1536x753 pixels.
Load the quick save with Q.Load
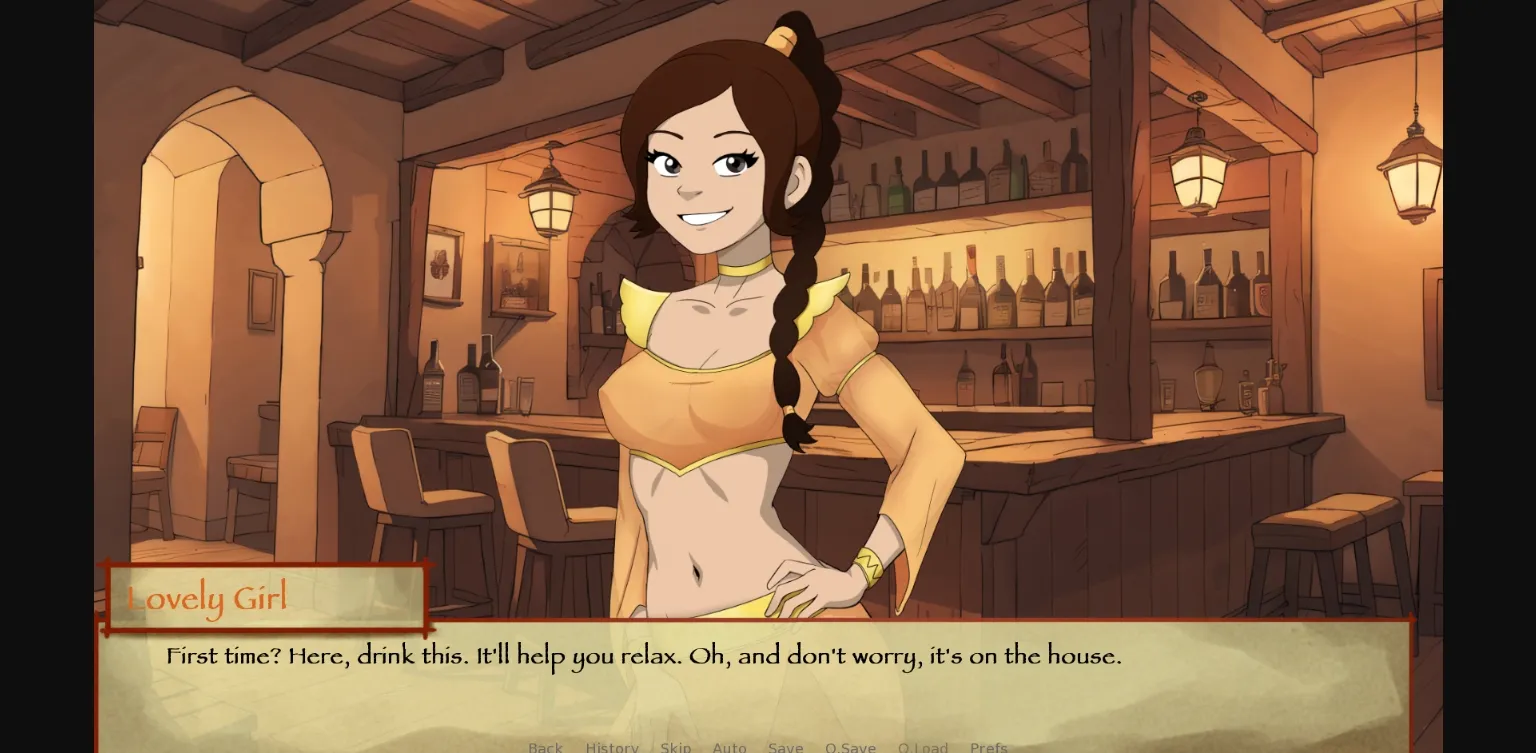click(x=923, y=747)
